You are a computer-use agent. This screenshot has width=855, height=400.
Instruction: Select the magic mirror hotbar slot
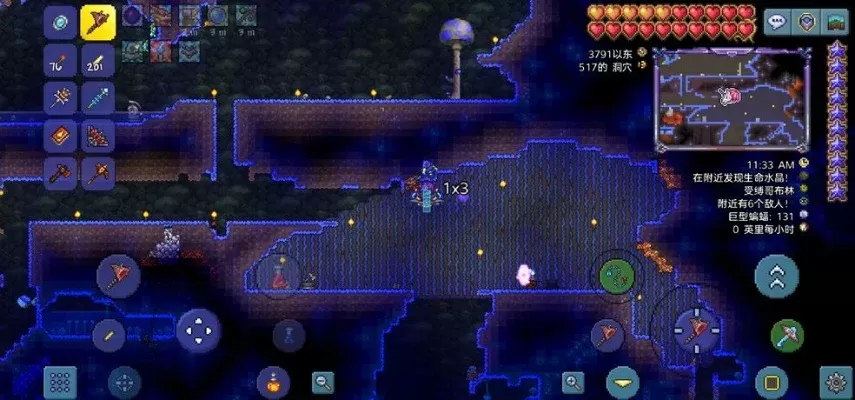point(62,21)
